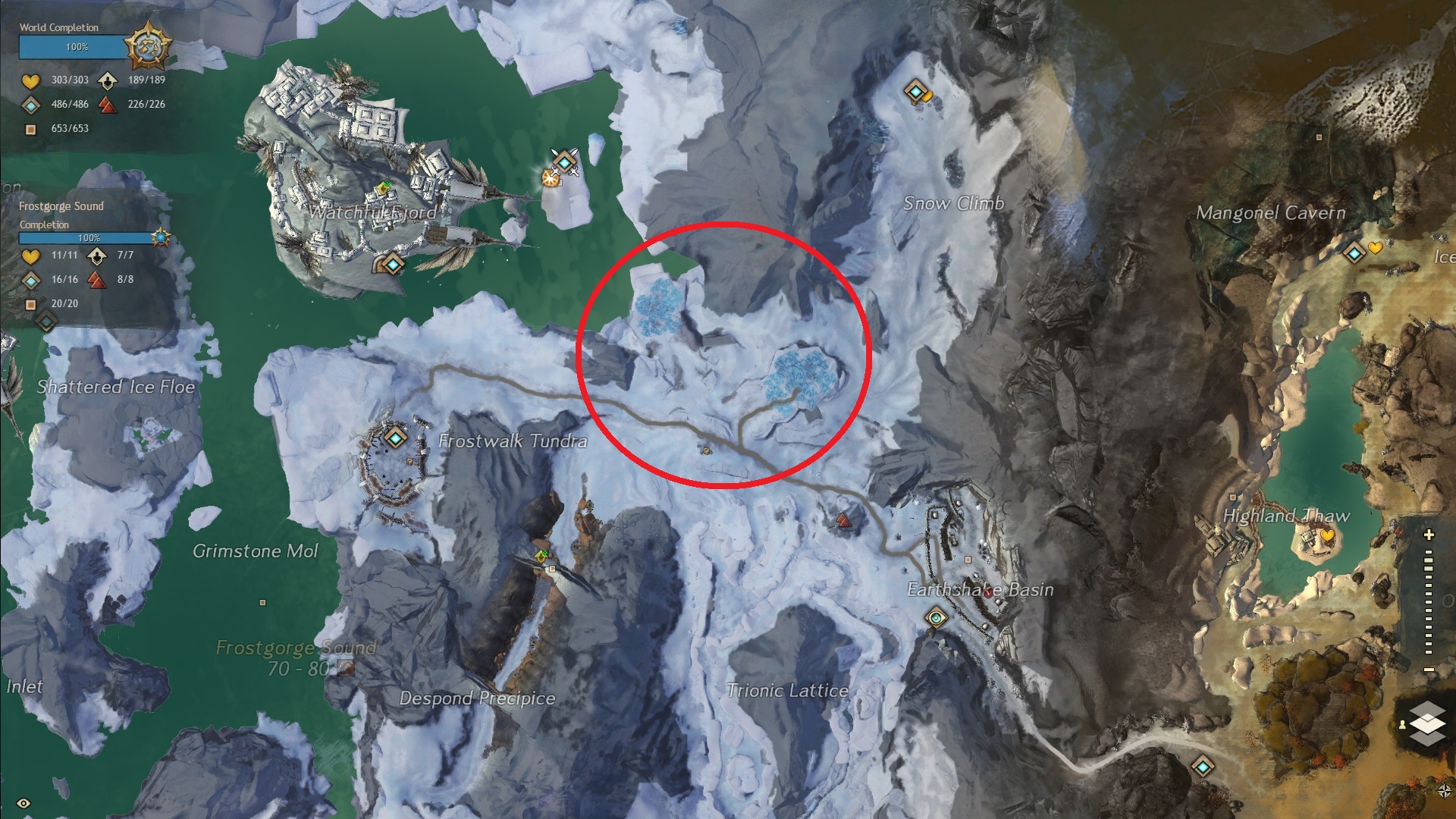Viewport: 1456px width, 819px height.
Task: Click the World Completion star badge
Action: pyautogui.click(x=147, y=45)
